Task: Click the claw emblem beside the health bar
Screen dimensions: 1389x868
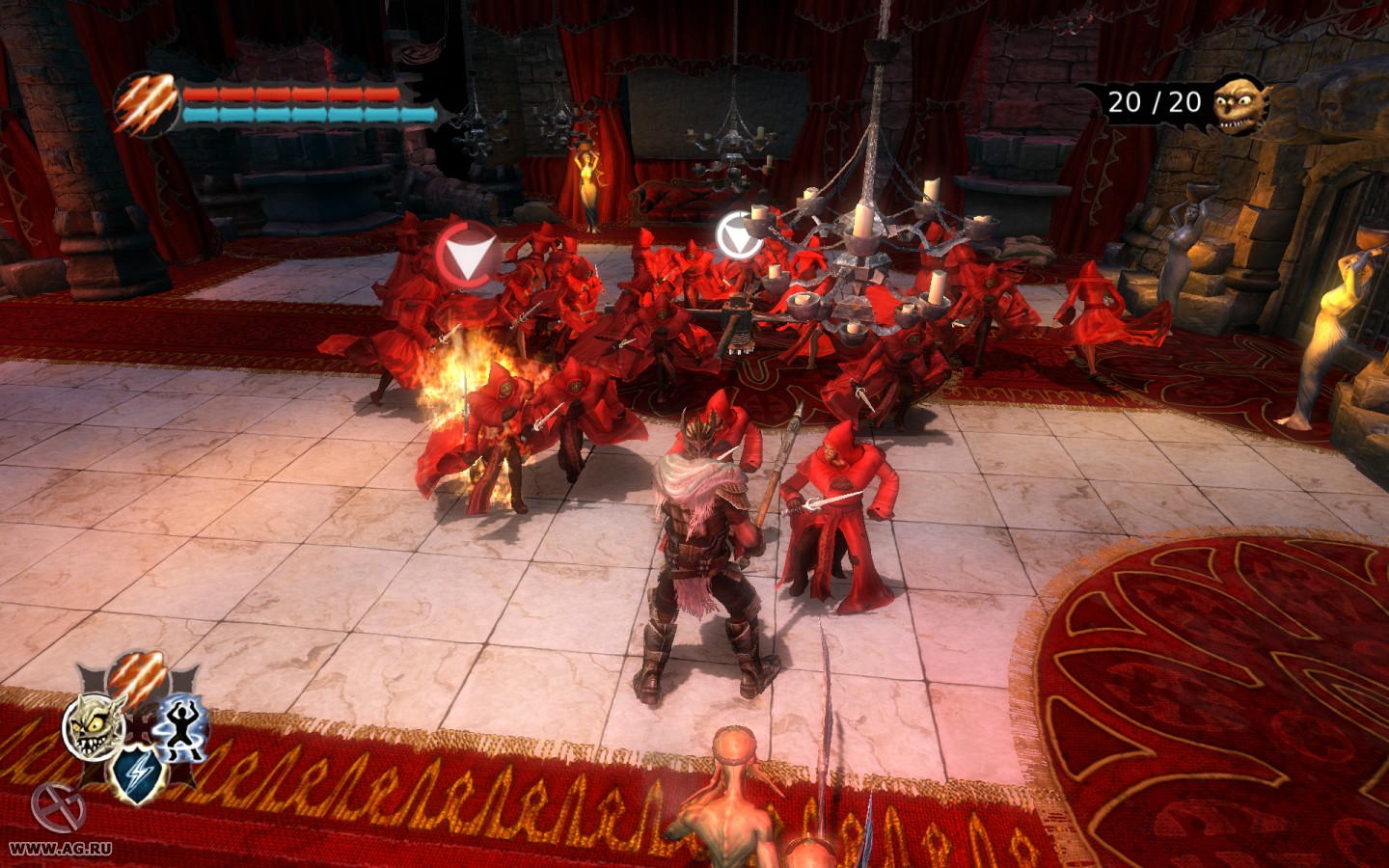Action: (147, 104)
